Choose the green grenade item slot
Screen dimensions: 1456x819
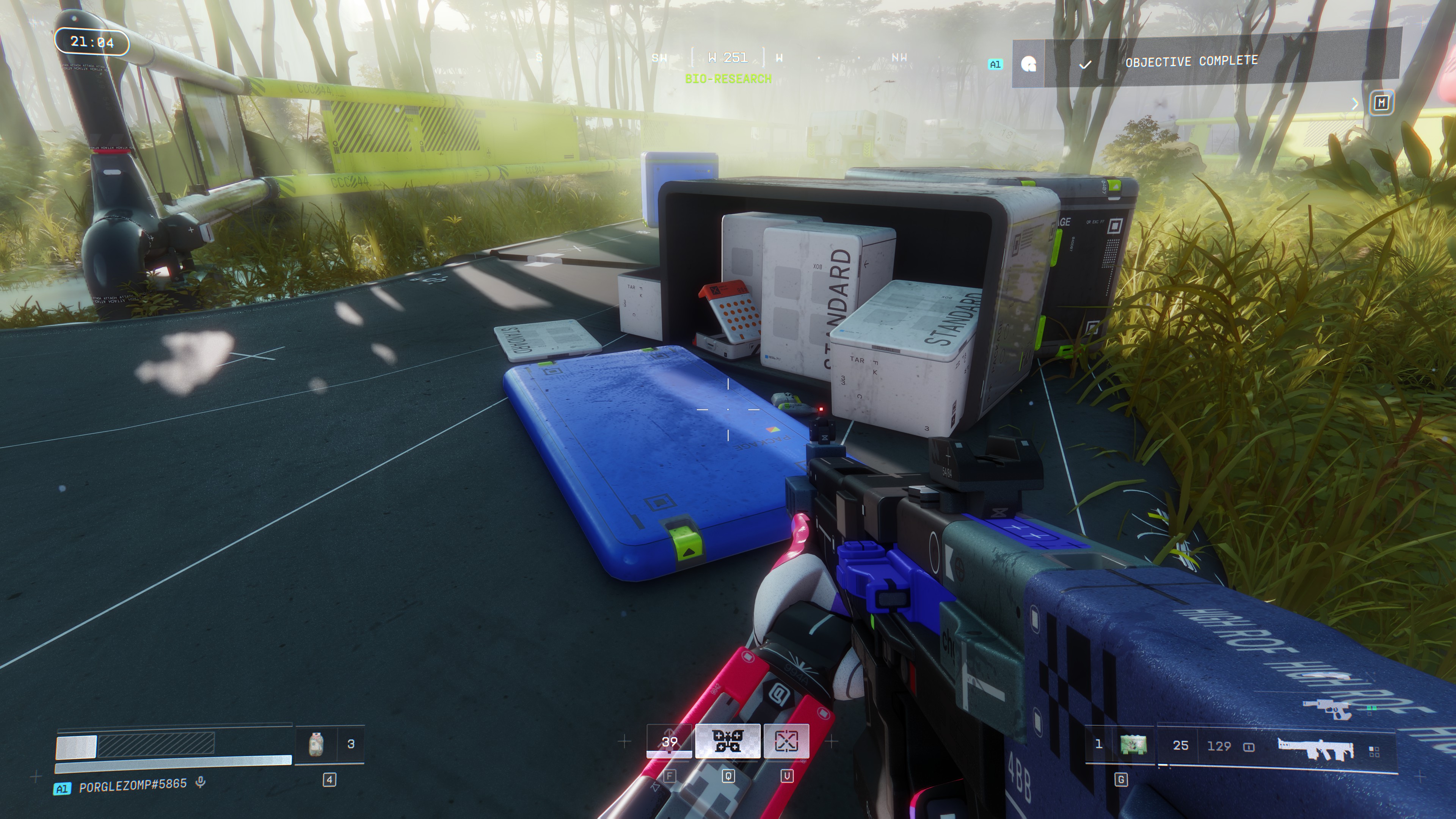coord(1133,745)
